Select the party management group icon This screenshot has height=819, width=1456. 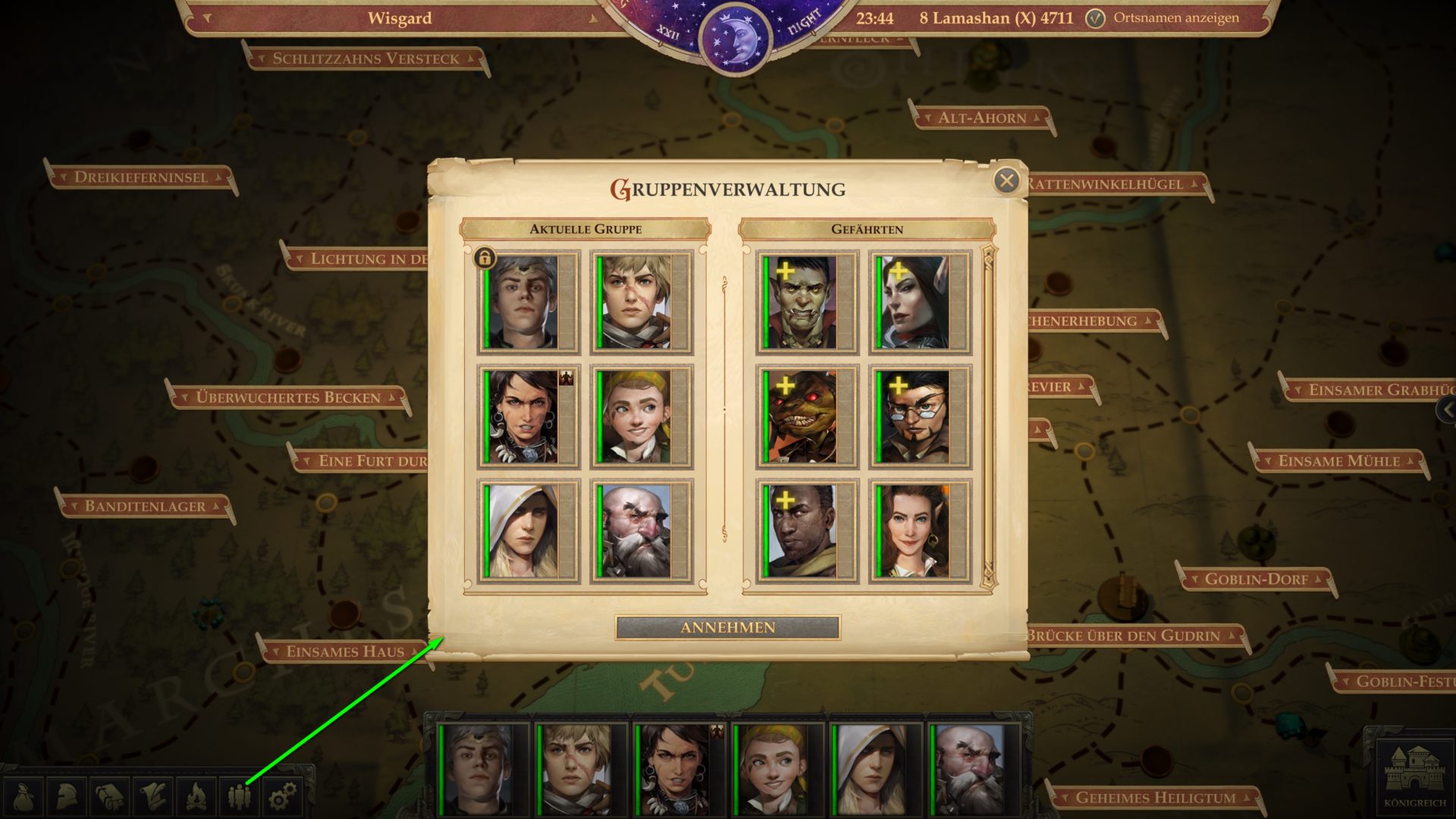pos(240,795)
